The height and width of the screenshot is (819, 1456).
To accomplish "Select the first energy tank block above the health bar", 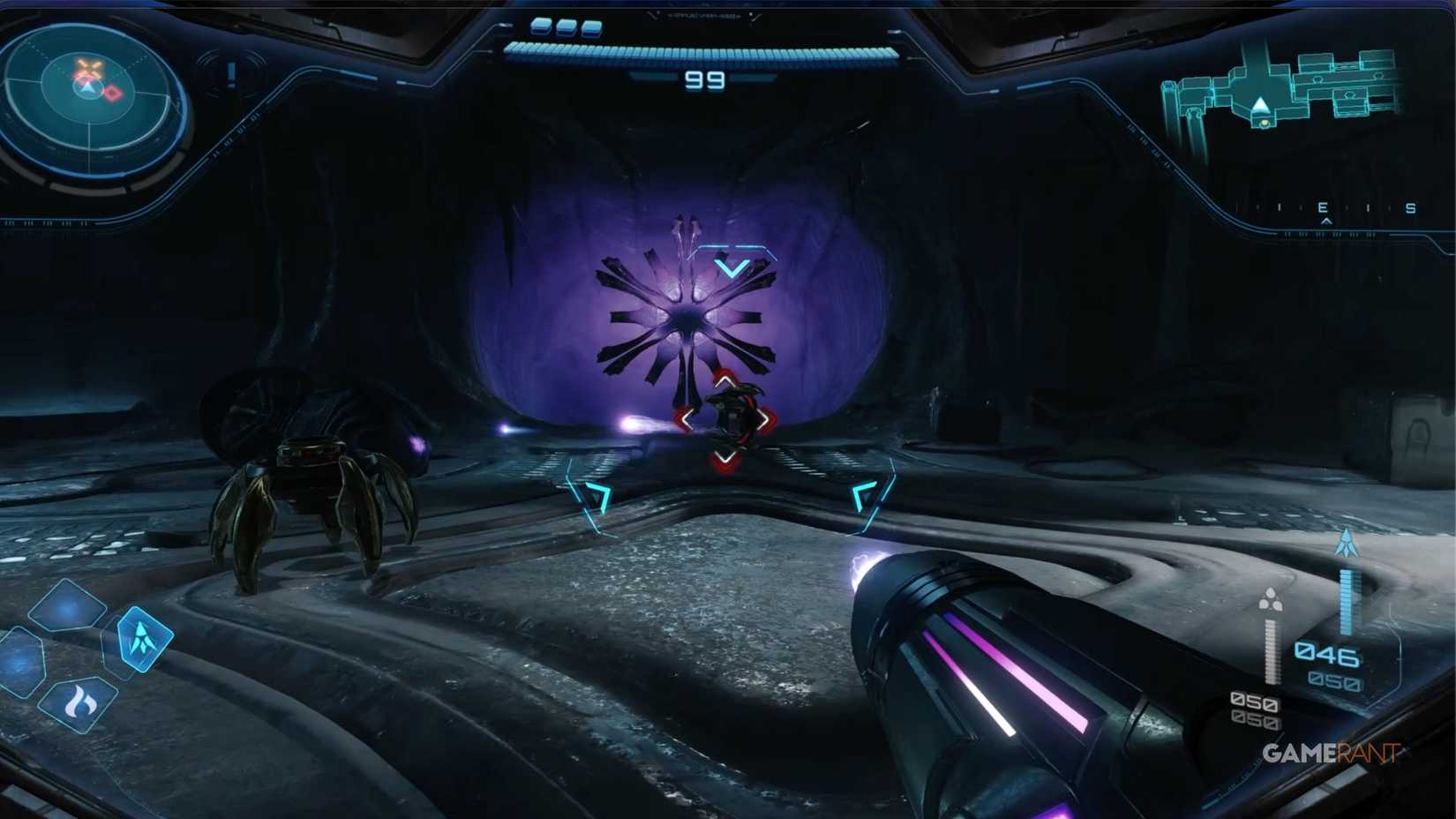I will pyautogui.click(x=541, y=26).
